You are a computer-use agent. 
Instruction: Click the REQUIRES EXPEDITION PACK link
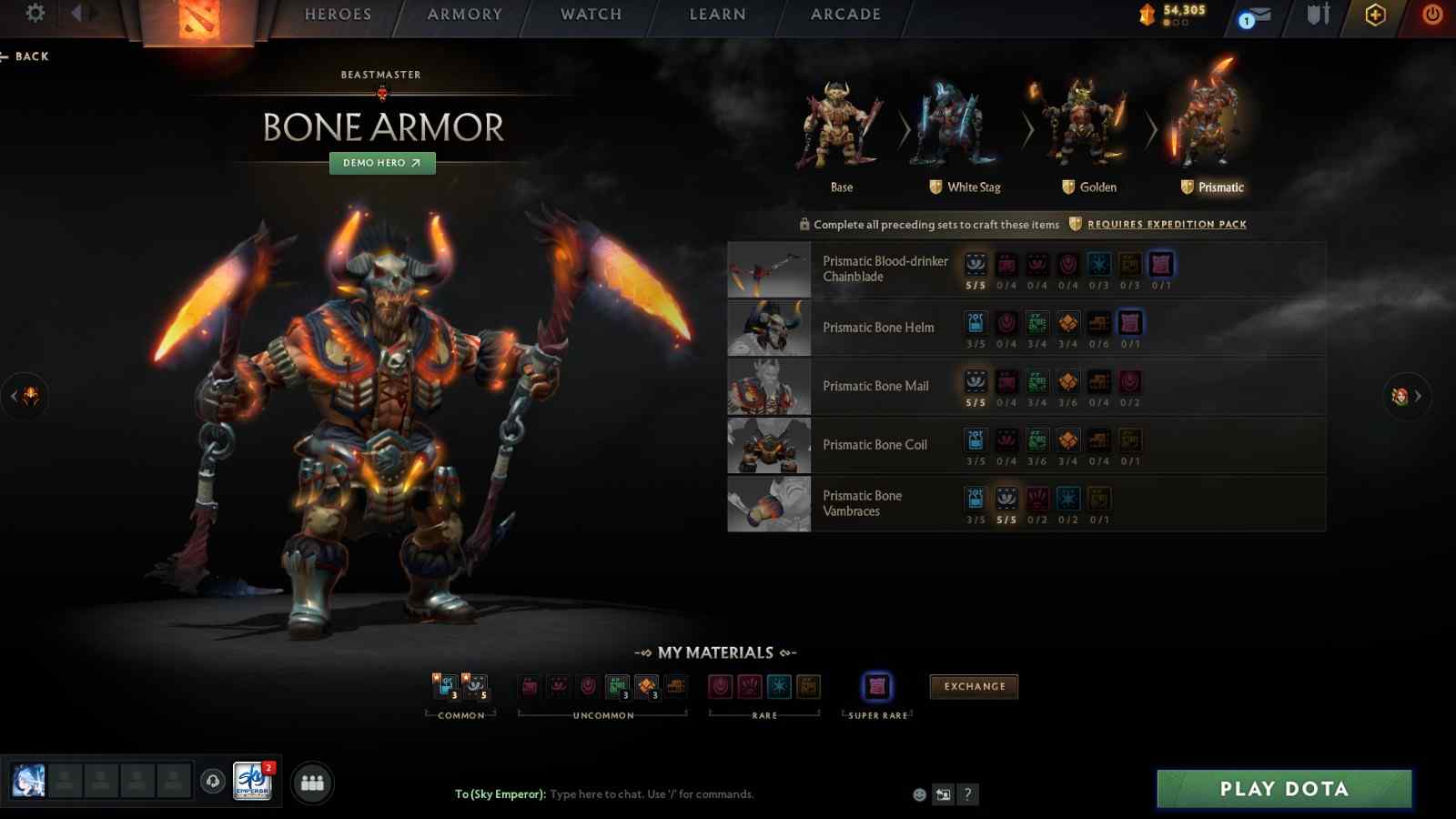[1166, 224]
